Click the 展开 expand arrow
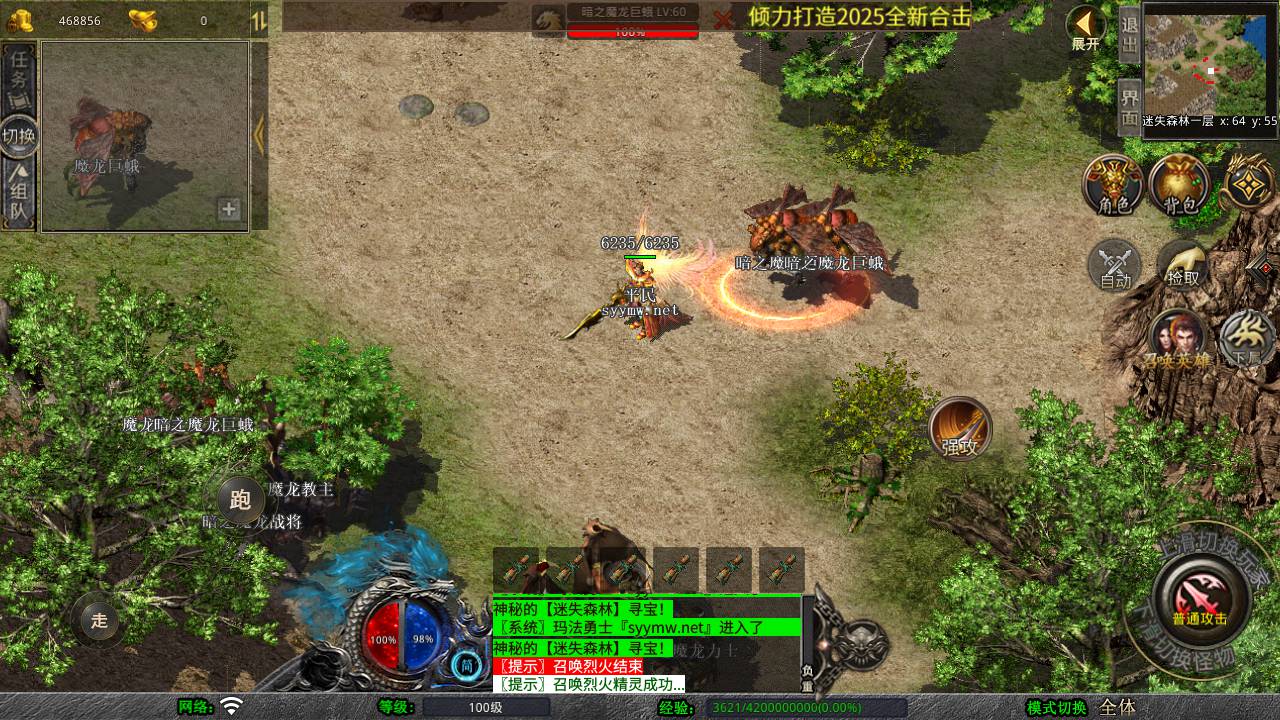 click(x=1086, y=28)
